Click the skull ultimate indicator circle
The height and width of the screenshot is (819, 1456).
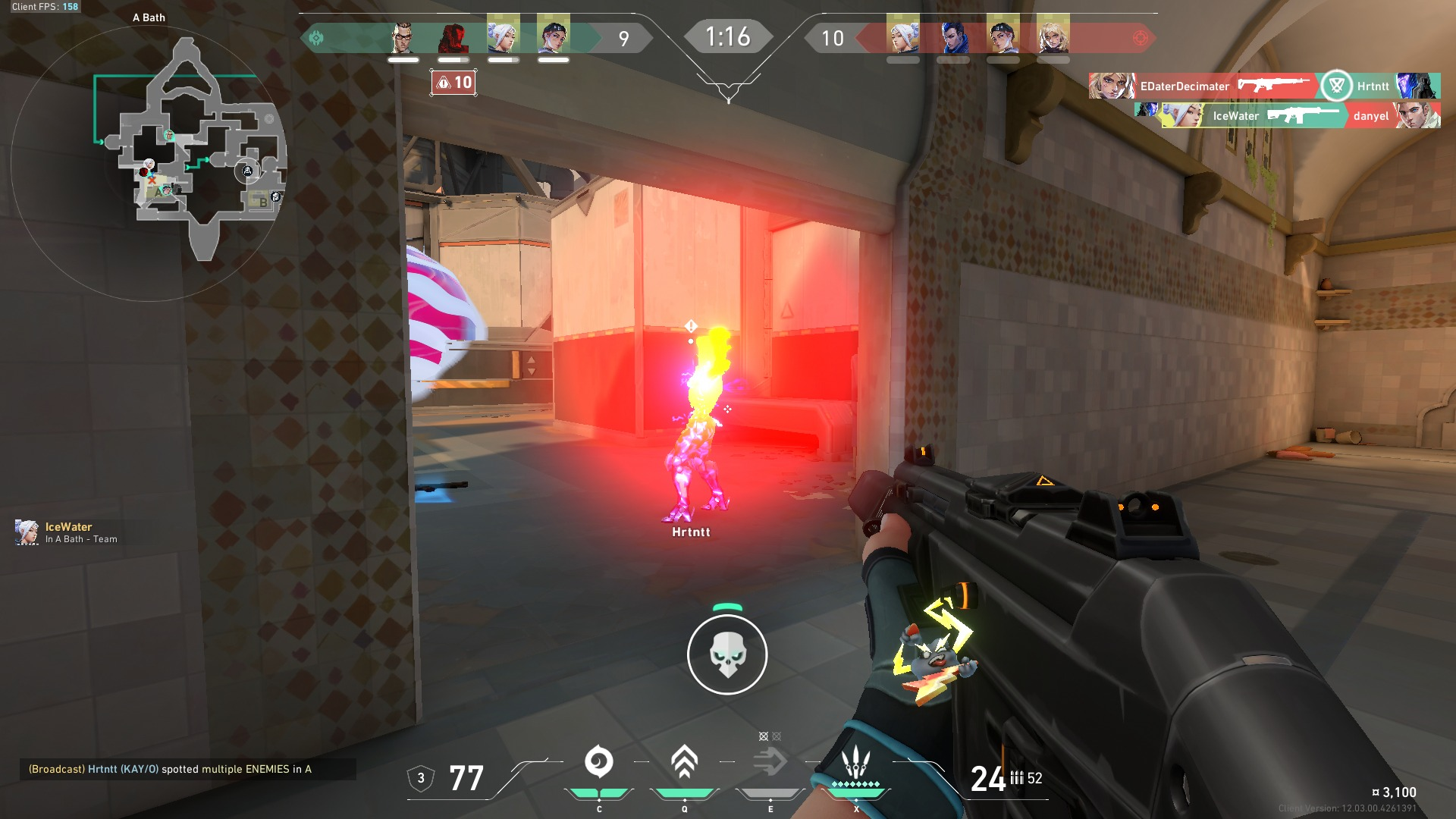click(727, 654)
